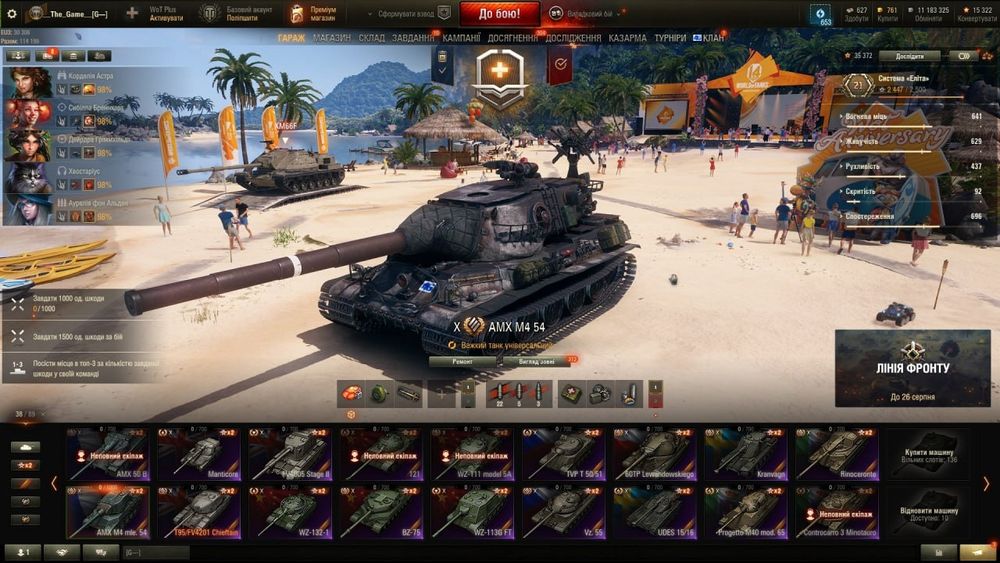Image resolution: width=1000 pixels, height=563 pixels.
Task: Click the Ремонт button
Action: pos(461,361)
